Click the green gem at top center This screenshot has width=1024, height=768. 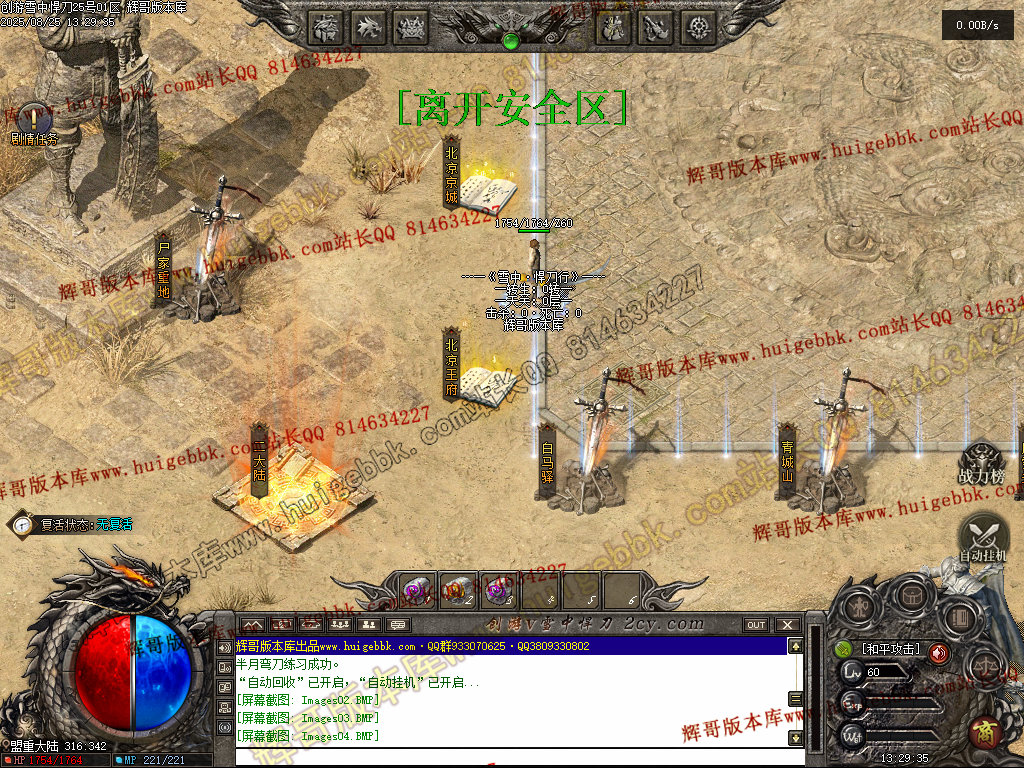511,41
